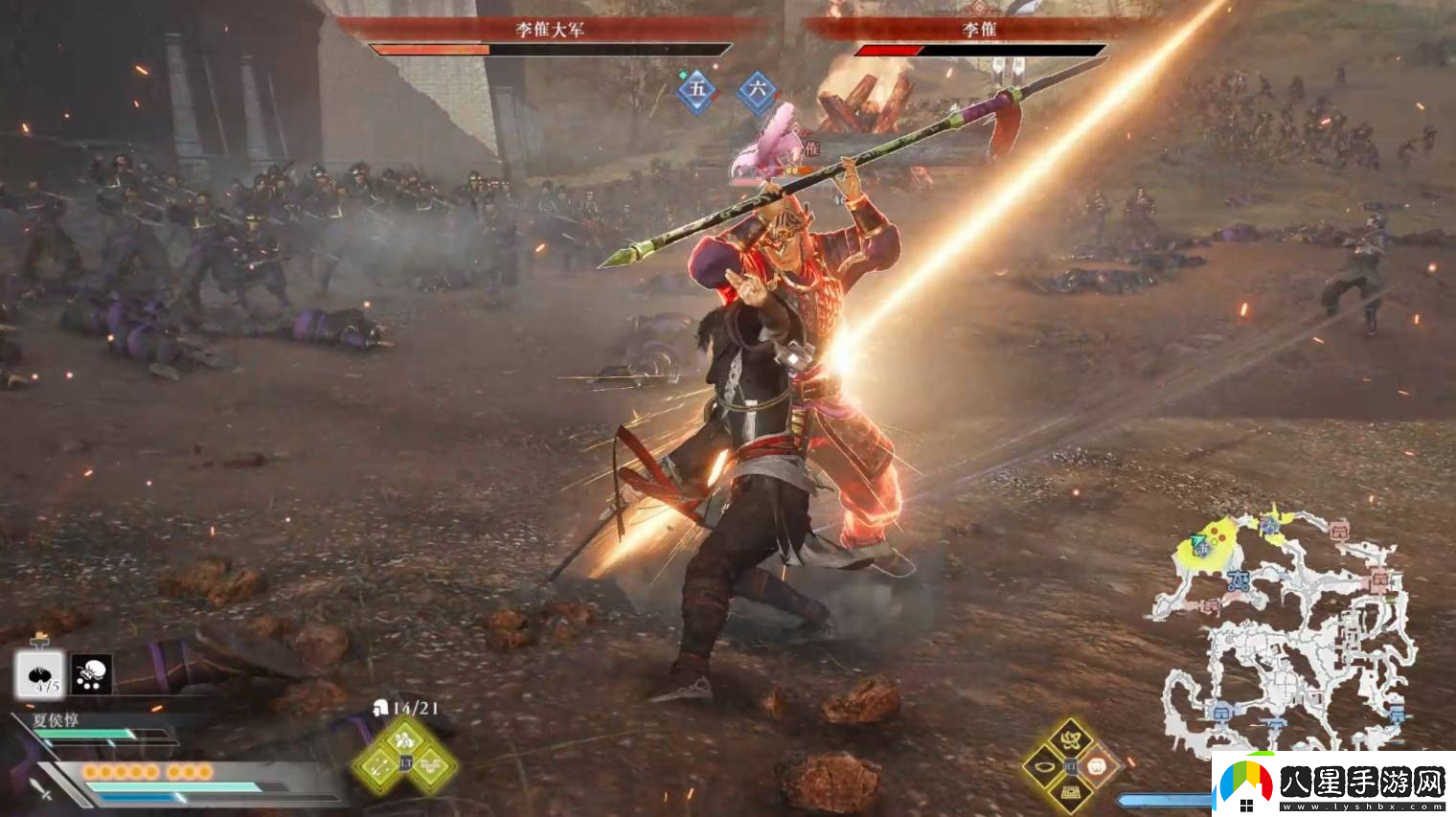The width and height of the screenshot is (1456, 817).
Task: Trigger the glowing orange battle art diamond
Action: 1098,766
